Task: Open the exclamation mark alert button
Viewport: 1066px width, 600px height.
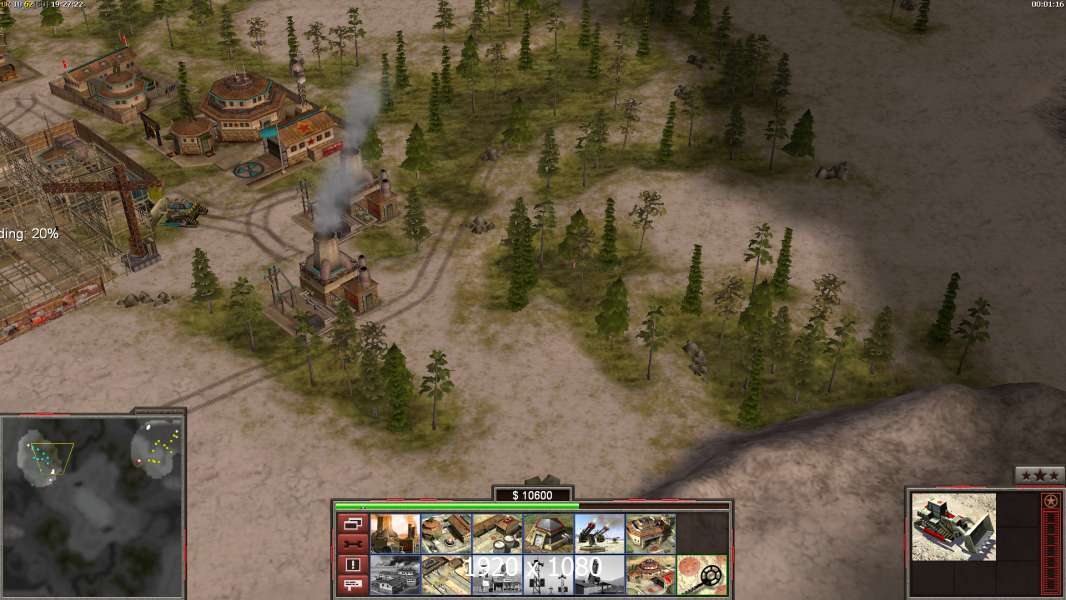Action: tap(353, 564)
